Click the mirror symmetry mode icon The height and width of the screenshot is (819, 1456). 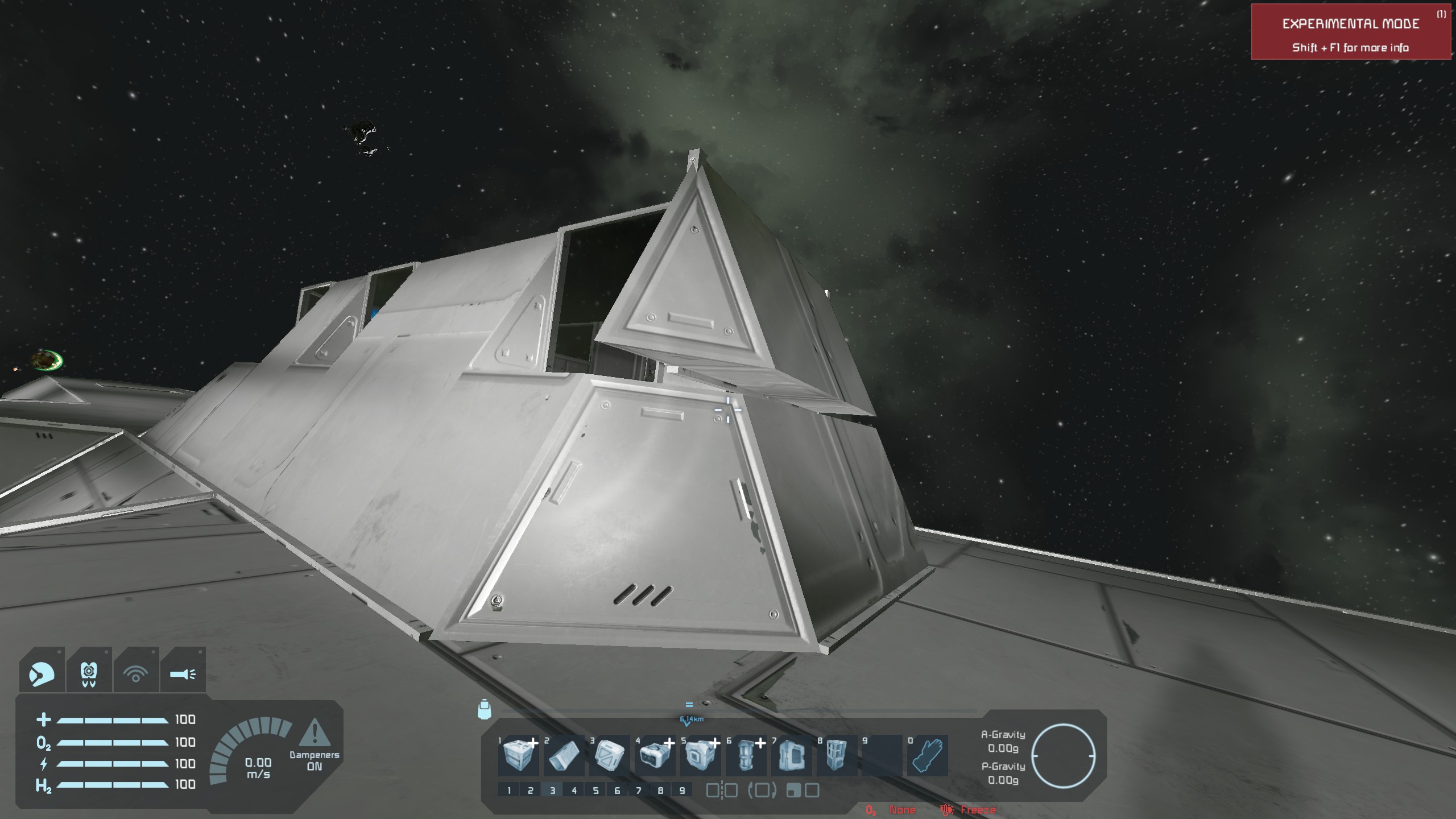pos(722,790)
